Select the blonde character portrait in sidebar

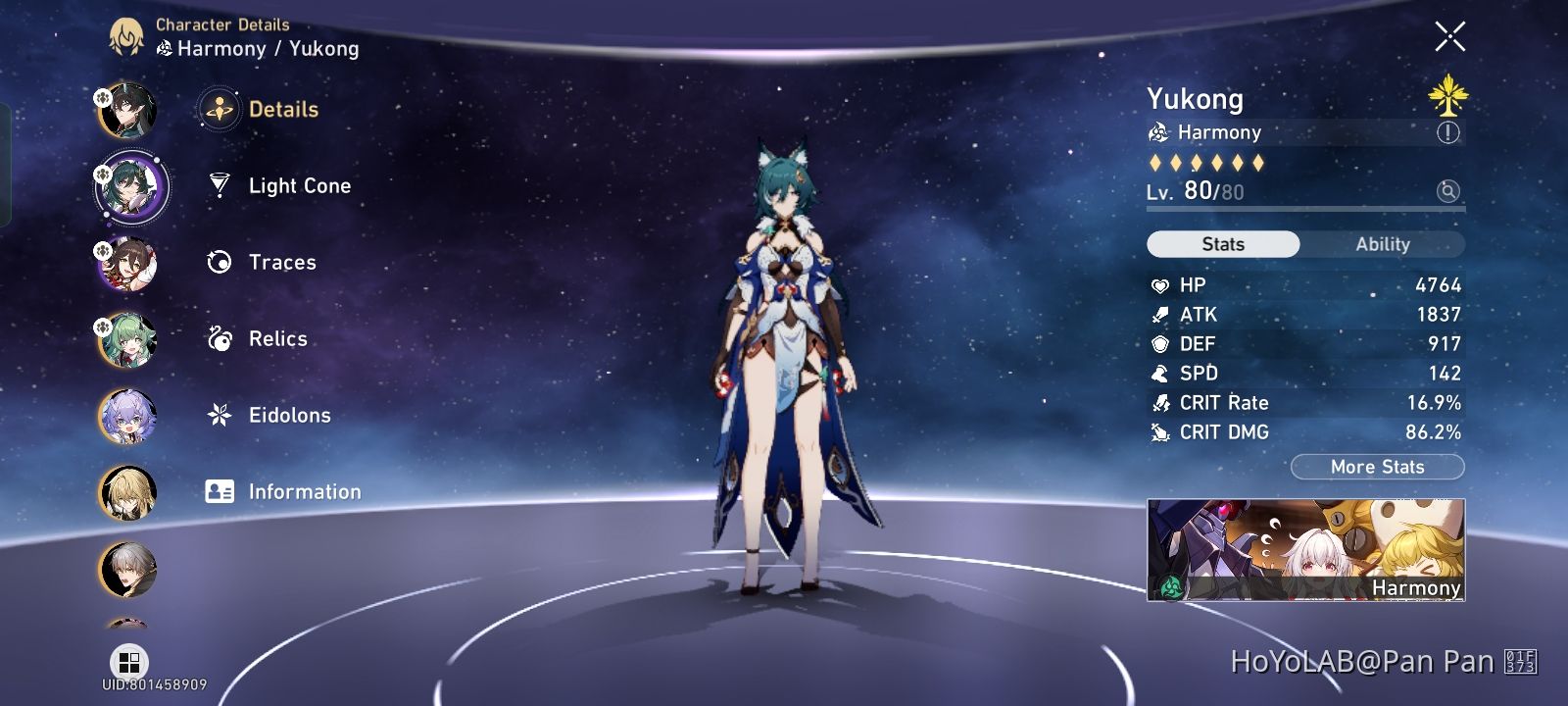tap(130, 493)
